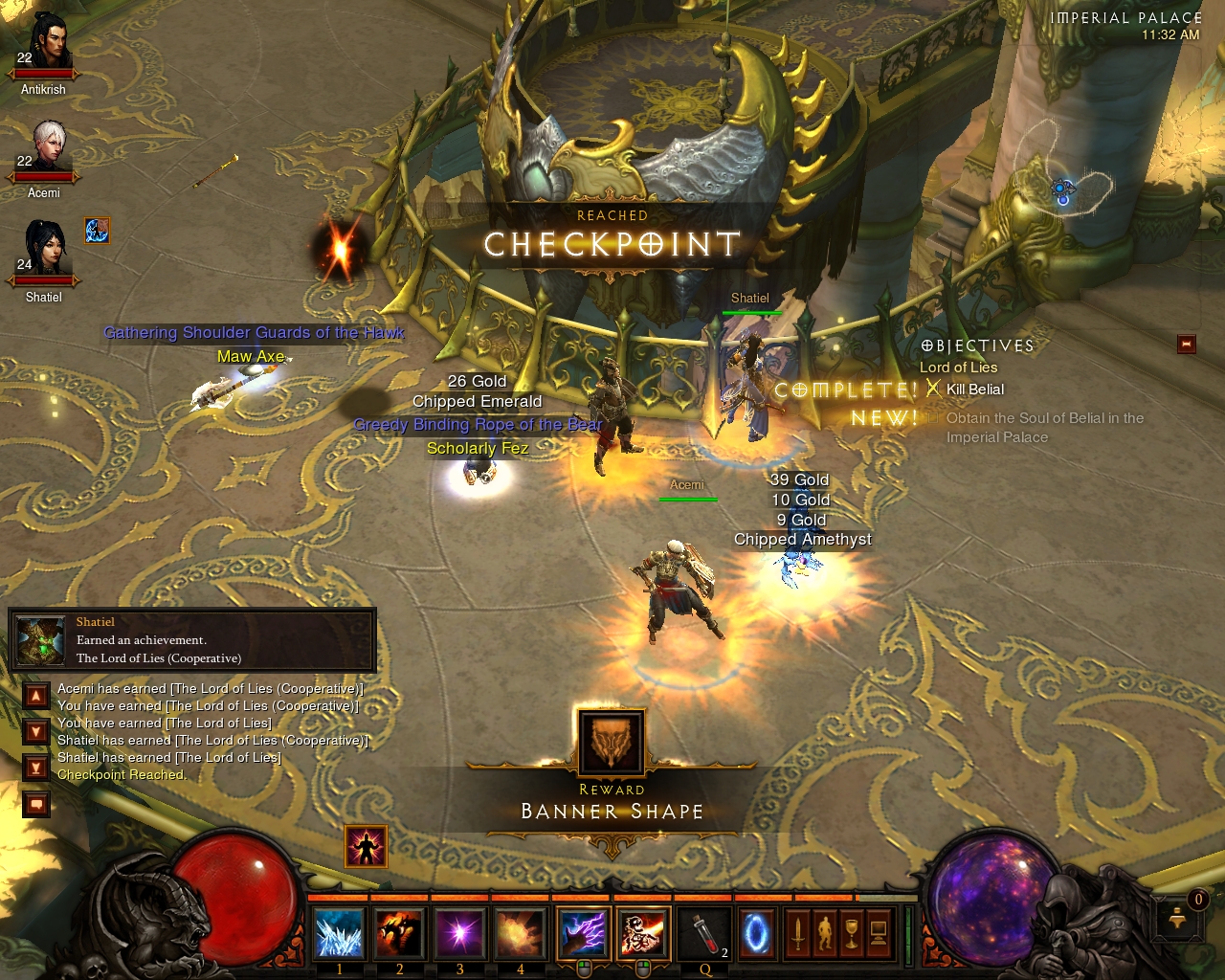This screenshot has width=1225, height=980.
Task: Click the minimap in the corner
Action: [x=1062, y=187]
